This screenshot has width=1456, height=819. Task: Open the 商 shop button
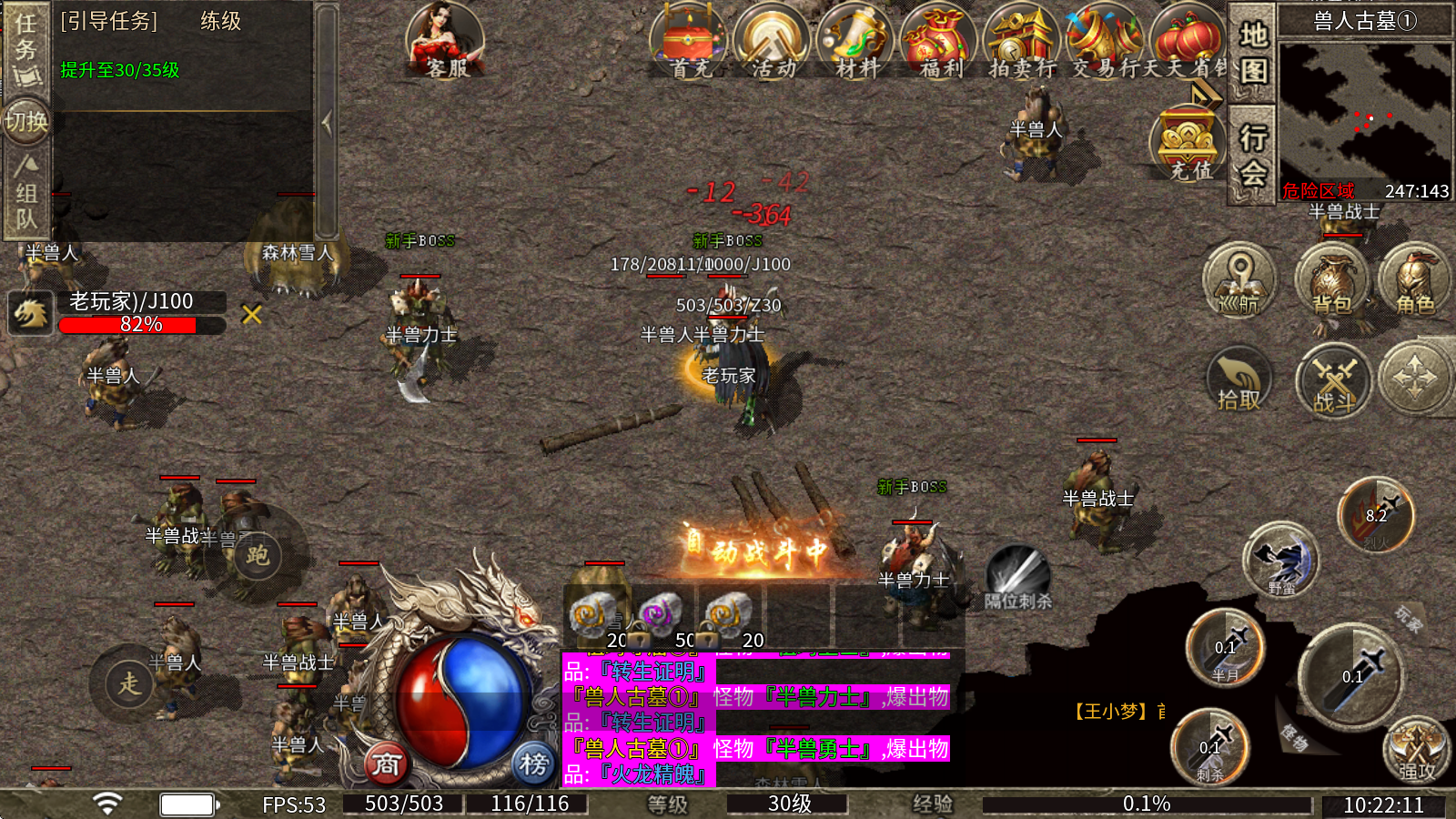(x=386, y=764)
